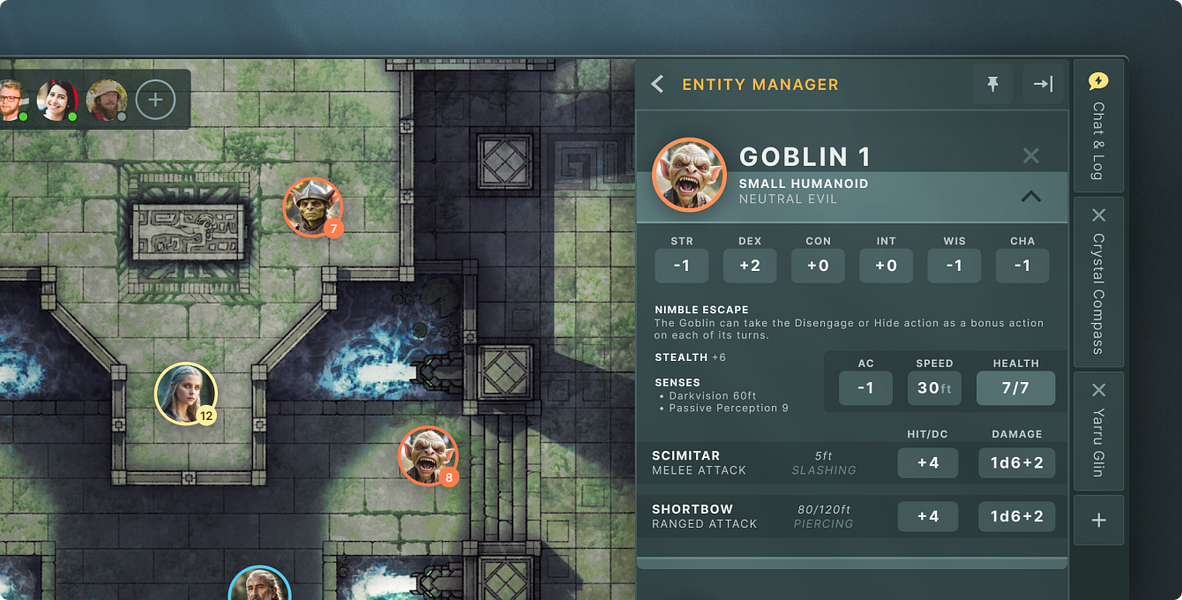The height and width of the screenshot is (600, 1182).
Task: Roll the DEX +2 modifier
Action: [750, 266]
